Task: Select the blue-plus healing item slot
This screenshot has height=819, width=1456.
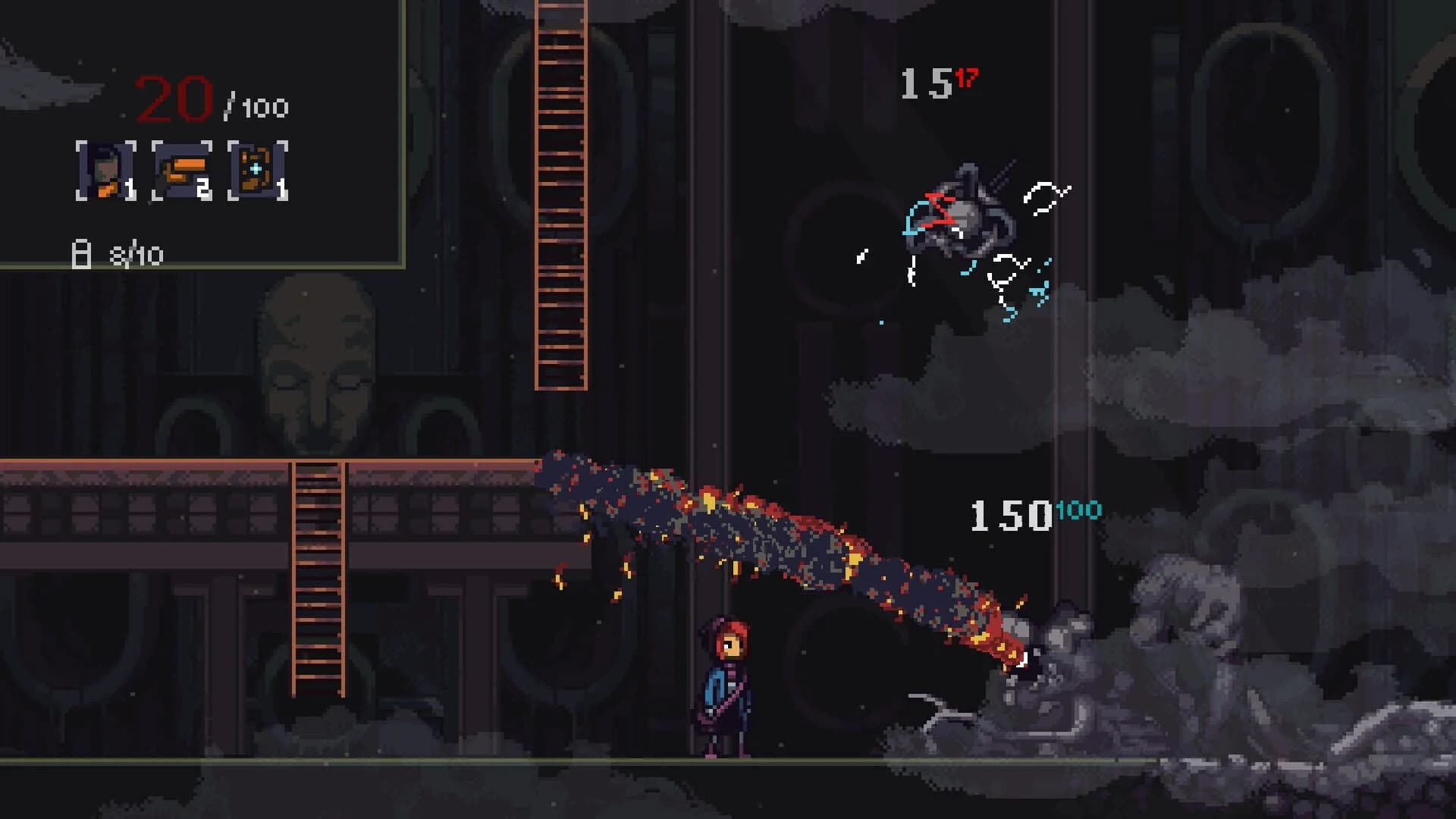Action: (x=256, y=171)
